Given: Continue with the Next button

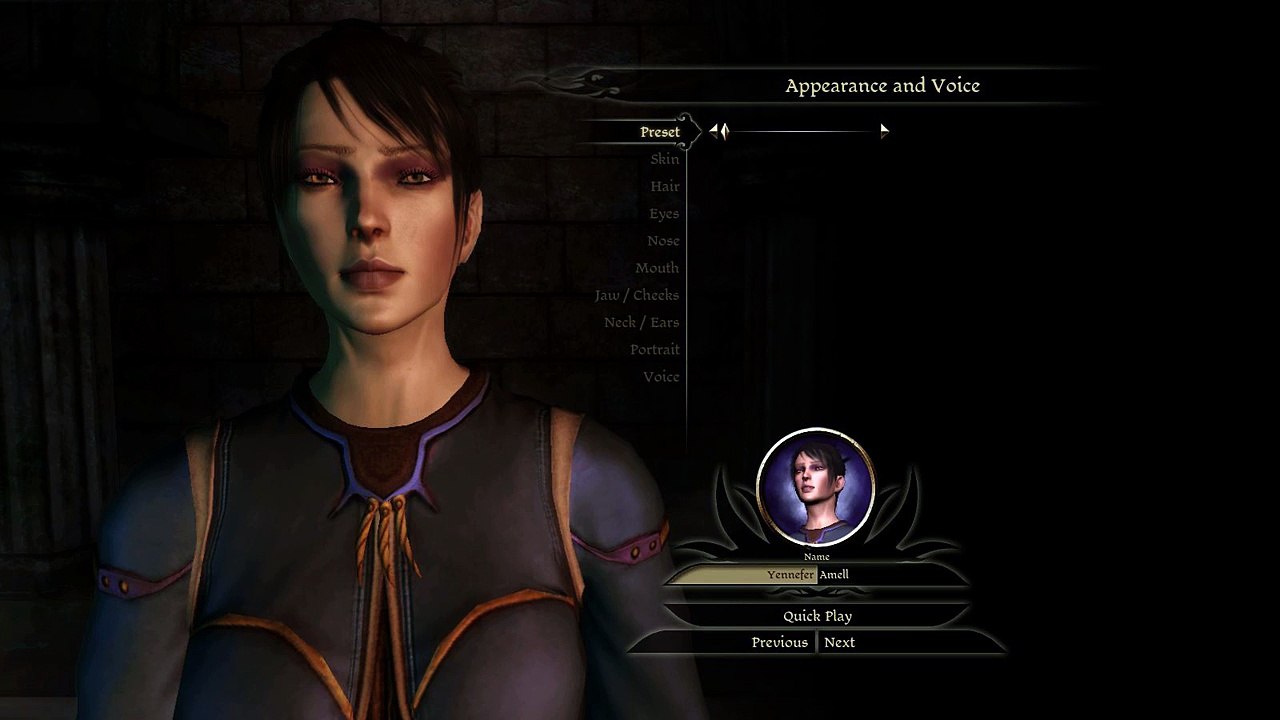Looking at the screenshot, I should click(839, 642).
